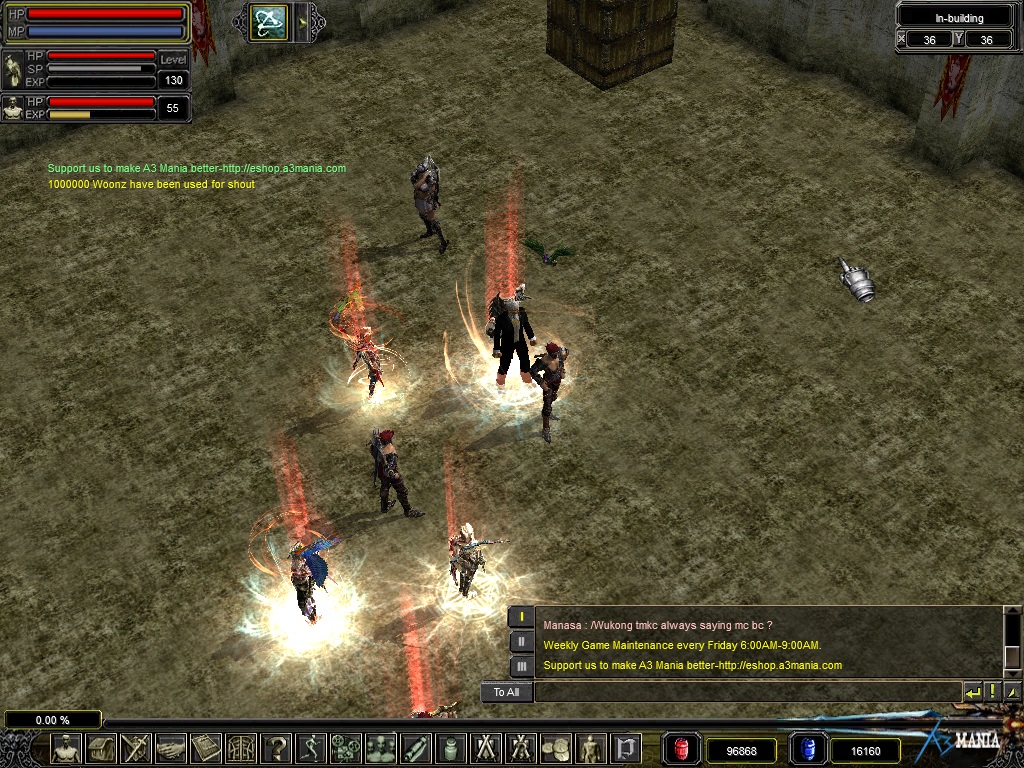This screenshot has height=768, width=1024.
Task: Switch to chat tab III
Action: click(x=521, y=665)
